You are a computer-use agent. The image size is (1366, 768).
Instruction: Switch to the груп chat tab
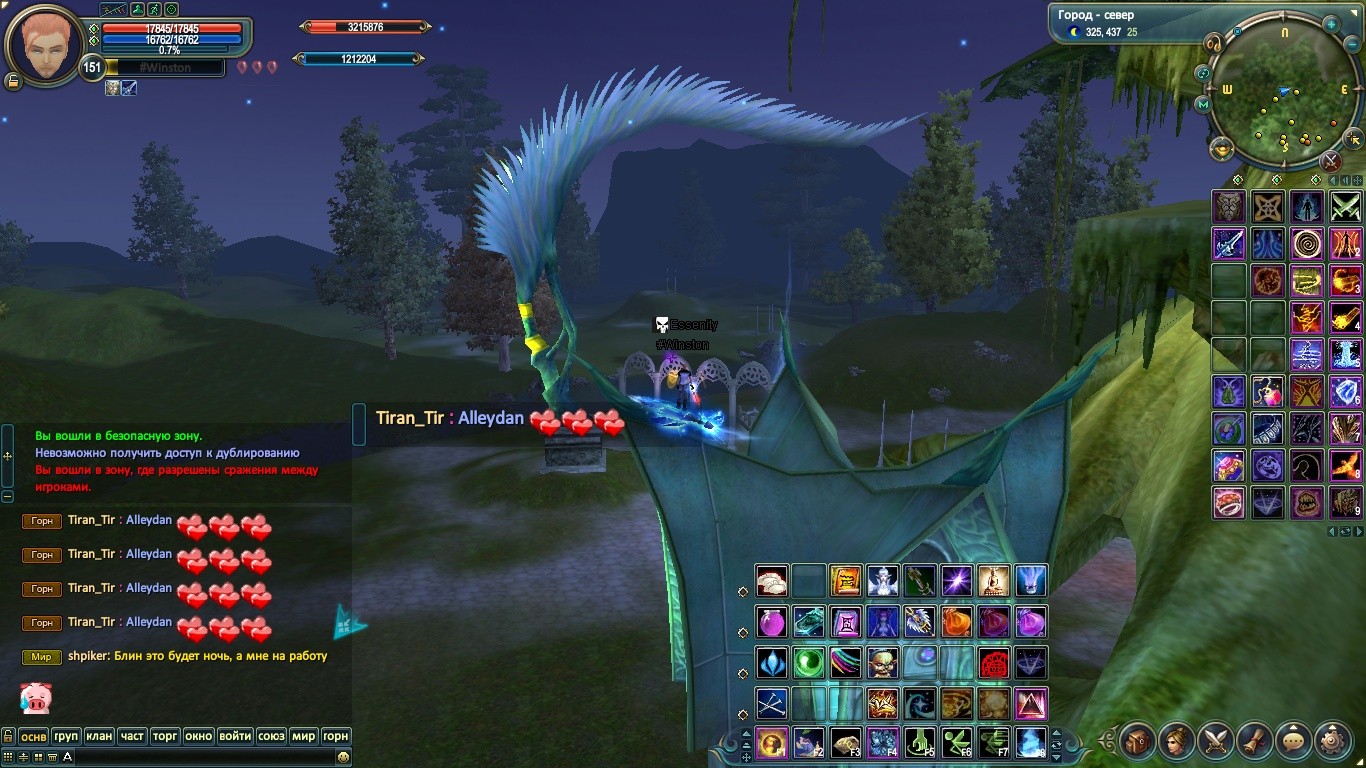(x=66, y=736)
